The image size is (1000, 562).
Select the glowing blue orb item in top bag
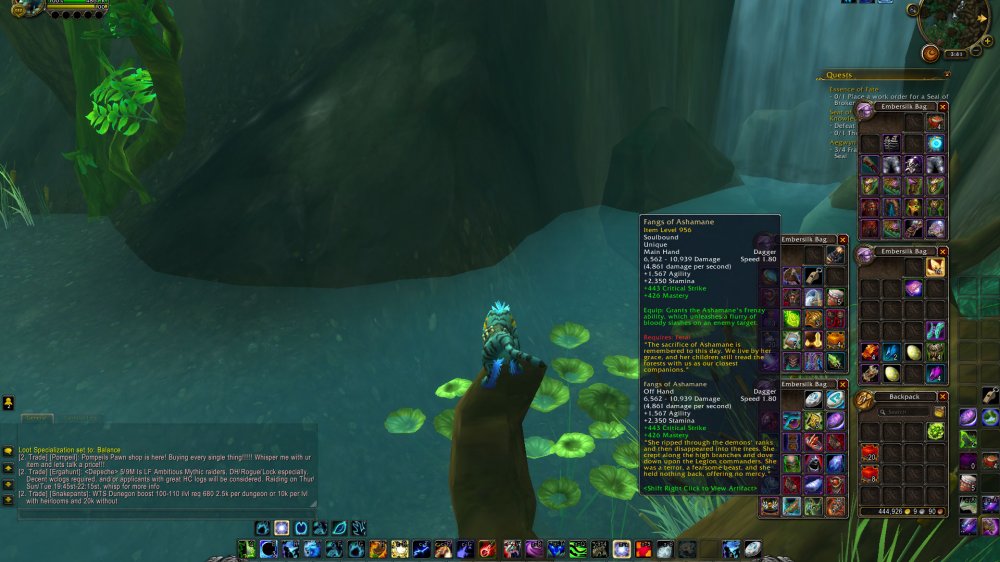pyautogui.click(x=935, y=143)
